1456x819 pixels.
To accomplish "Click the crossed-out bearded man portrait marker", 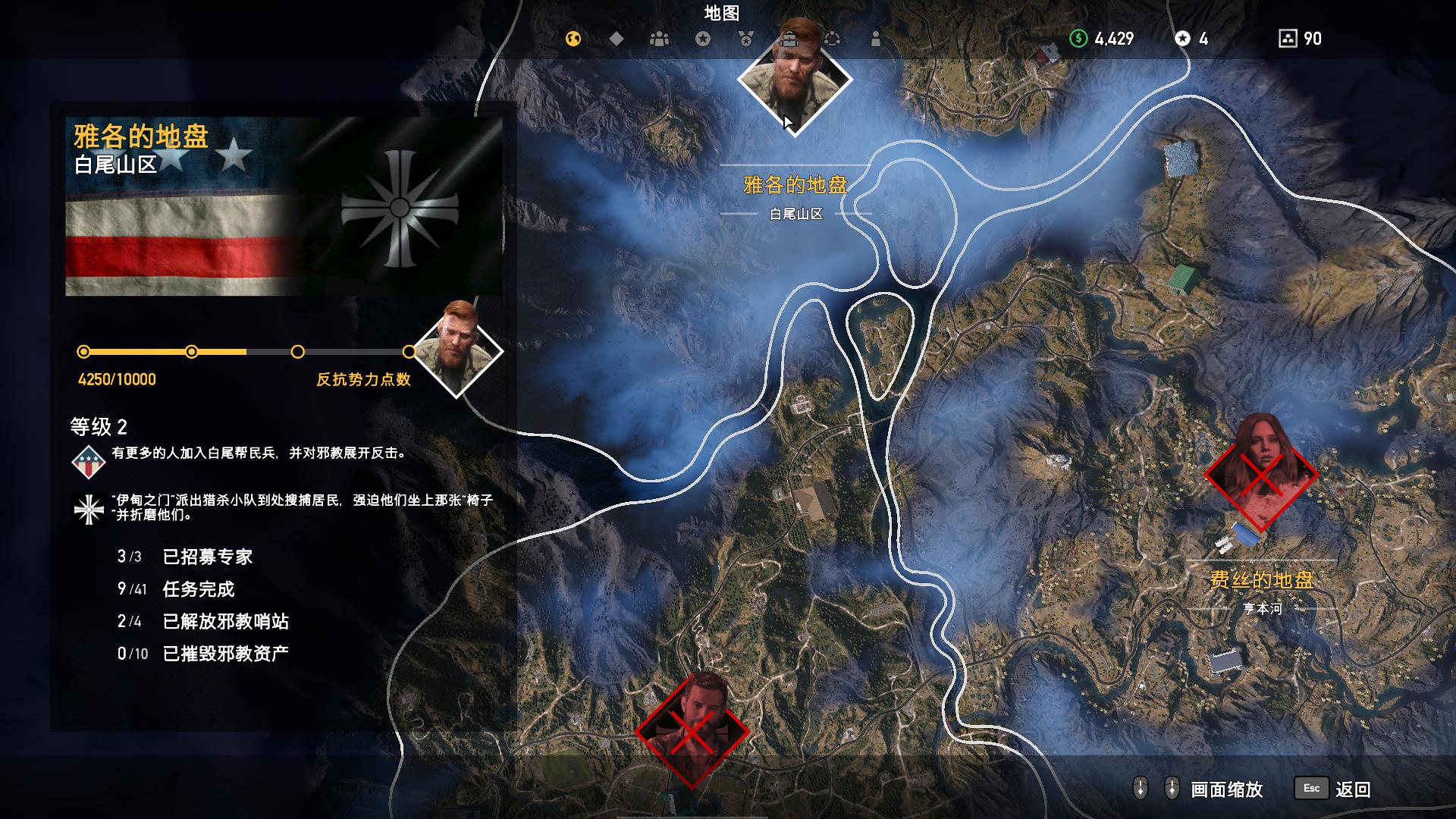I will 692,730.
